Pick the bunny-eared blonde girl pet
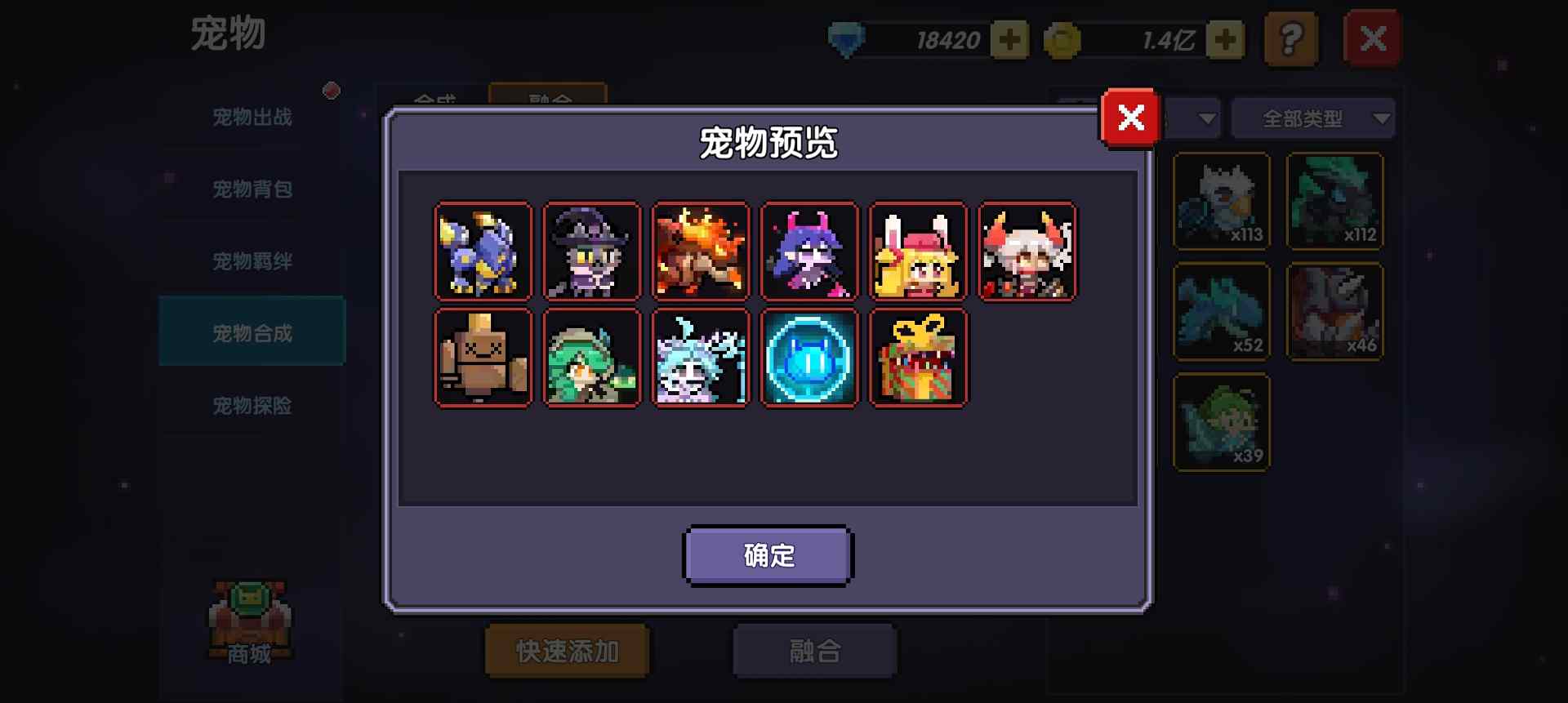The height and width of the screenshot is (703, 1568). [x=917, y=251]
